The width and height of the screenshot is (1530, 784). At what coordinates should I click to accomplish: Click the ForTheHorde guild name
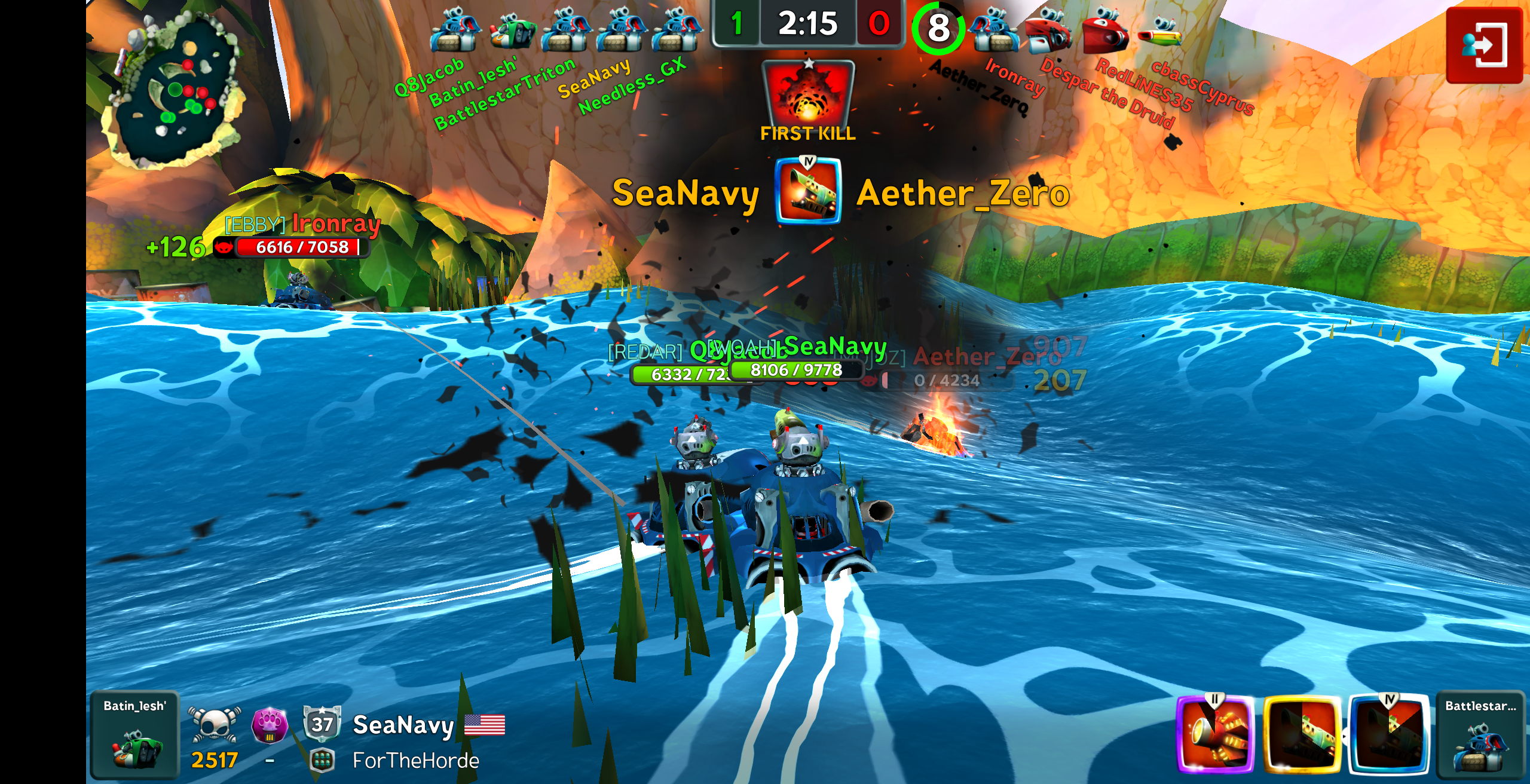coord(415,761)
